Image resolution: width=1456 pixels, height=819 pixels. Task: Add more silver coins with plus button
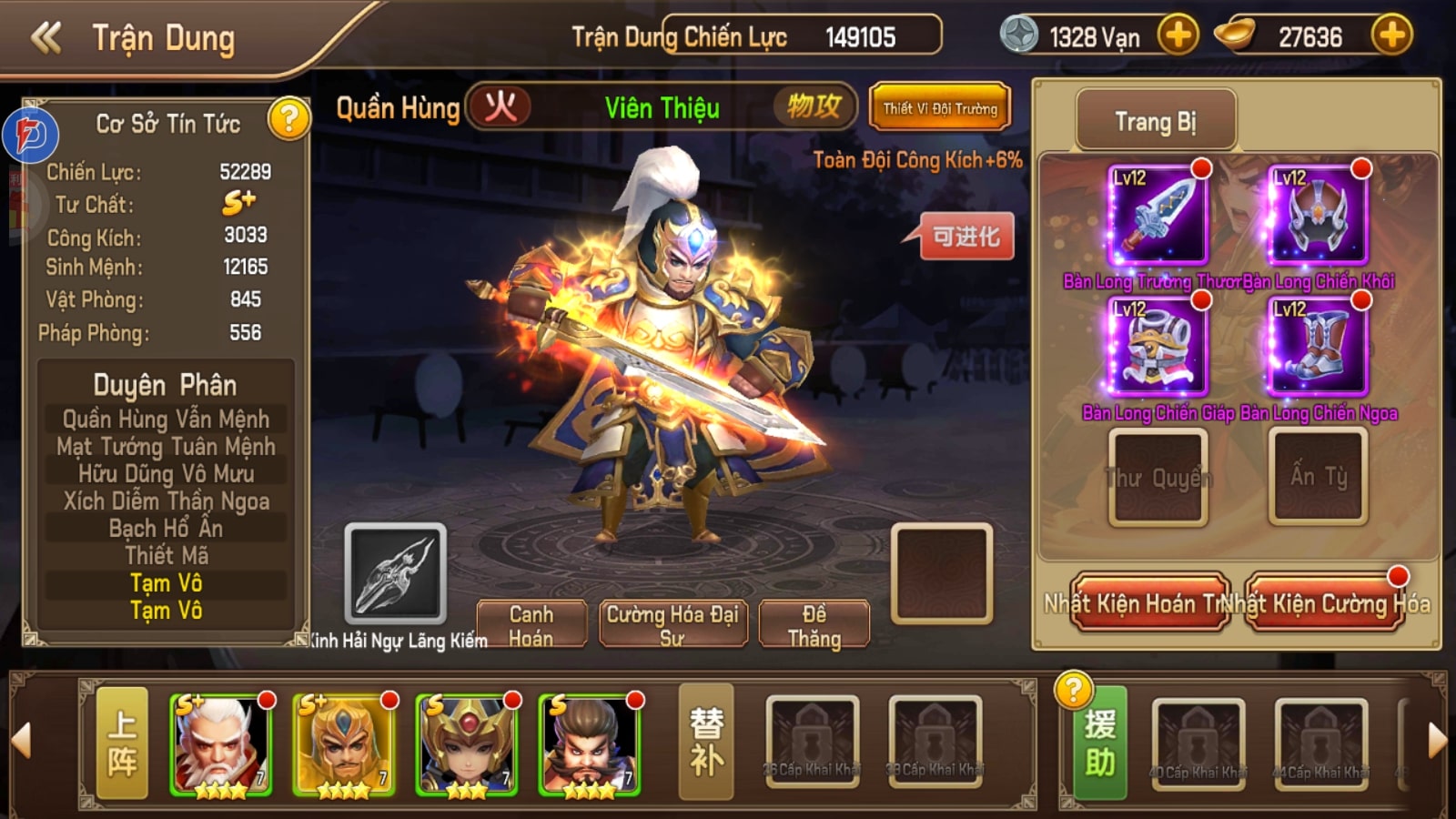tap(1178, 36)
